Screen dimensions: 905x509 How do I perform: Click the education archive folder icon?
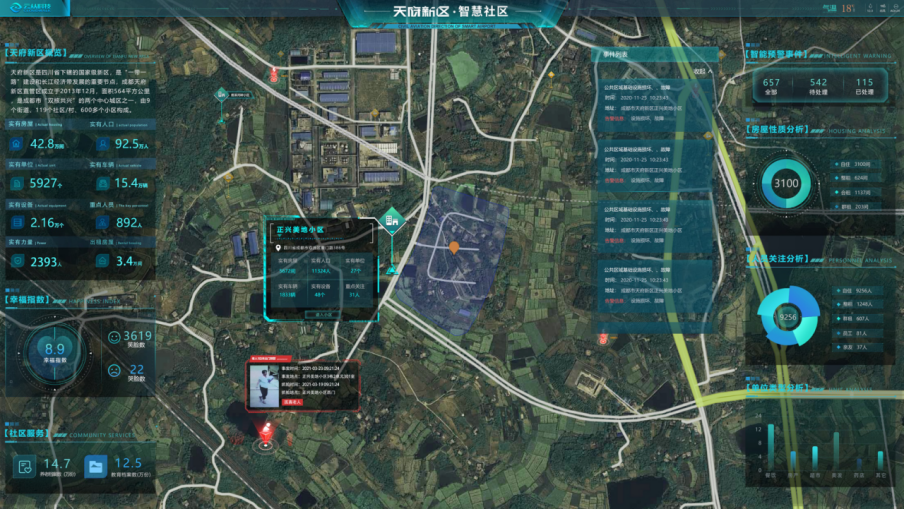(x=96, y=465)
